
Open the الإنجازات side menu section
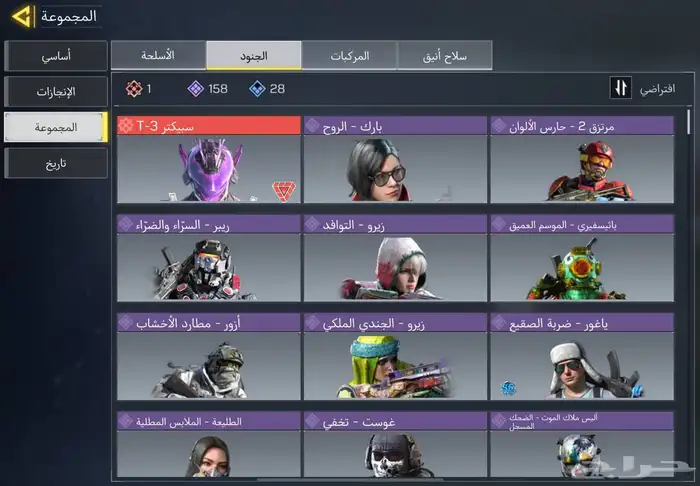point(55,91)
